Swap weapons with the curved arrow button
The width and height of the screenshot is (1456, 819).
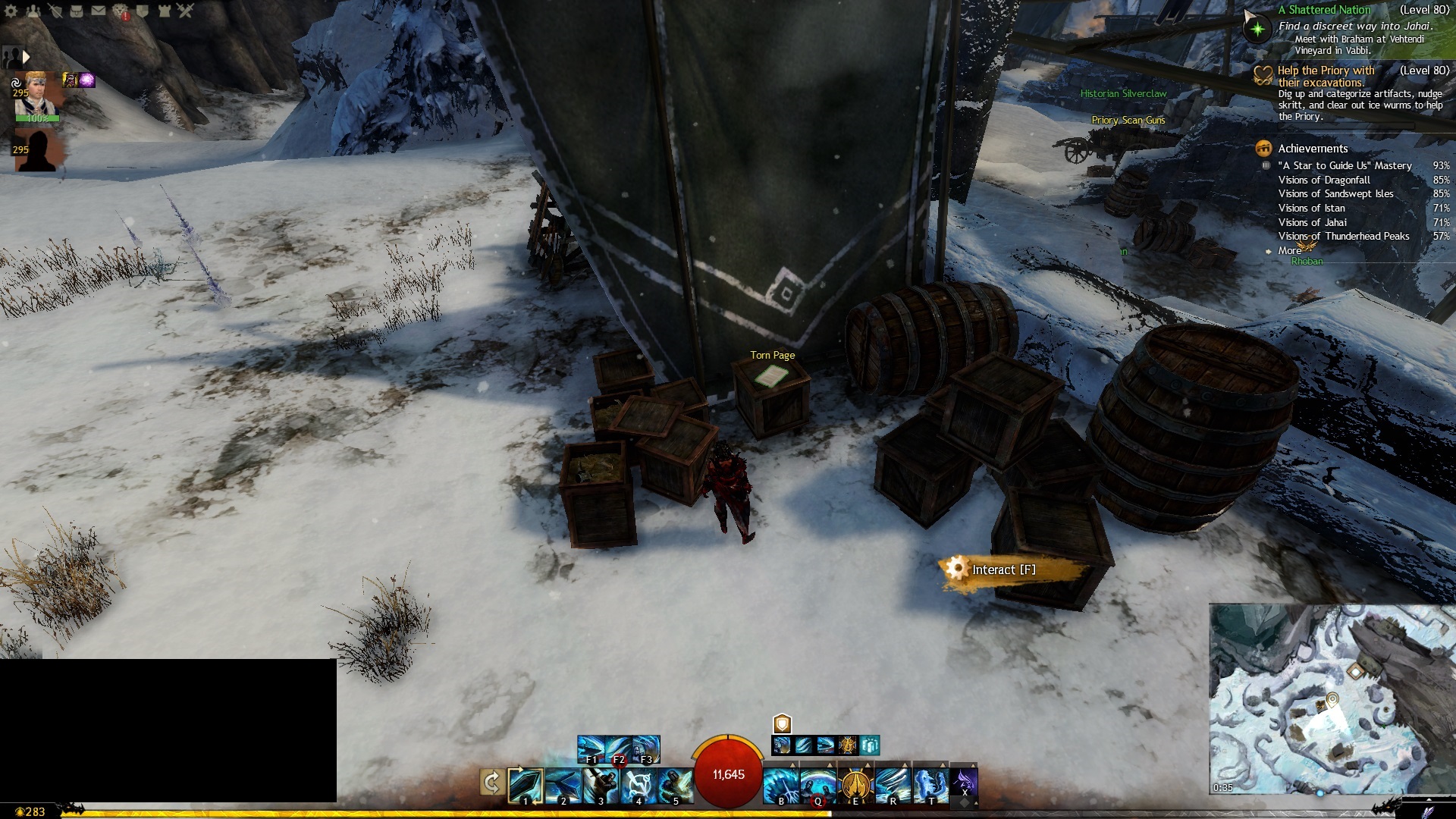tap(491, 783)
